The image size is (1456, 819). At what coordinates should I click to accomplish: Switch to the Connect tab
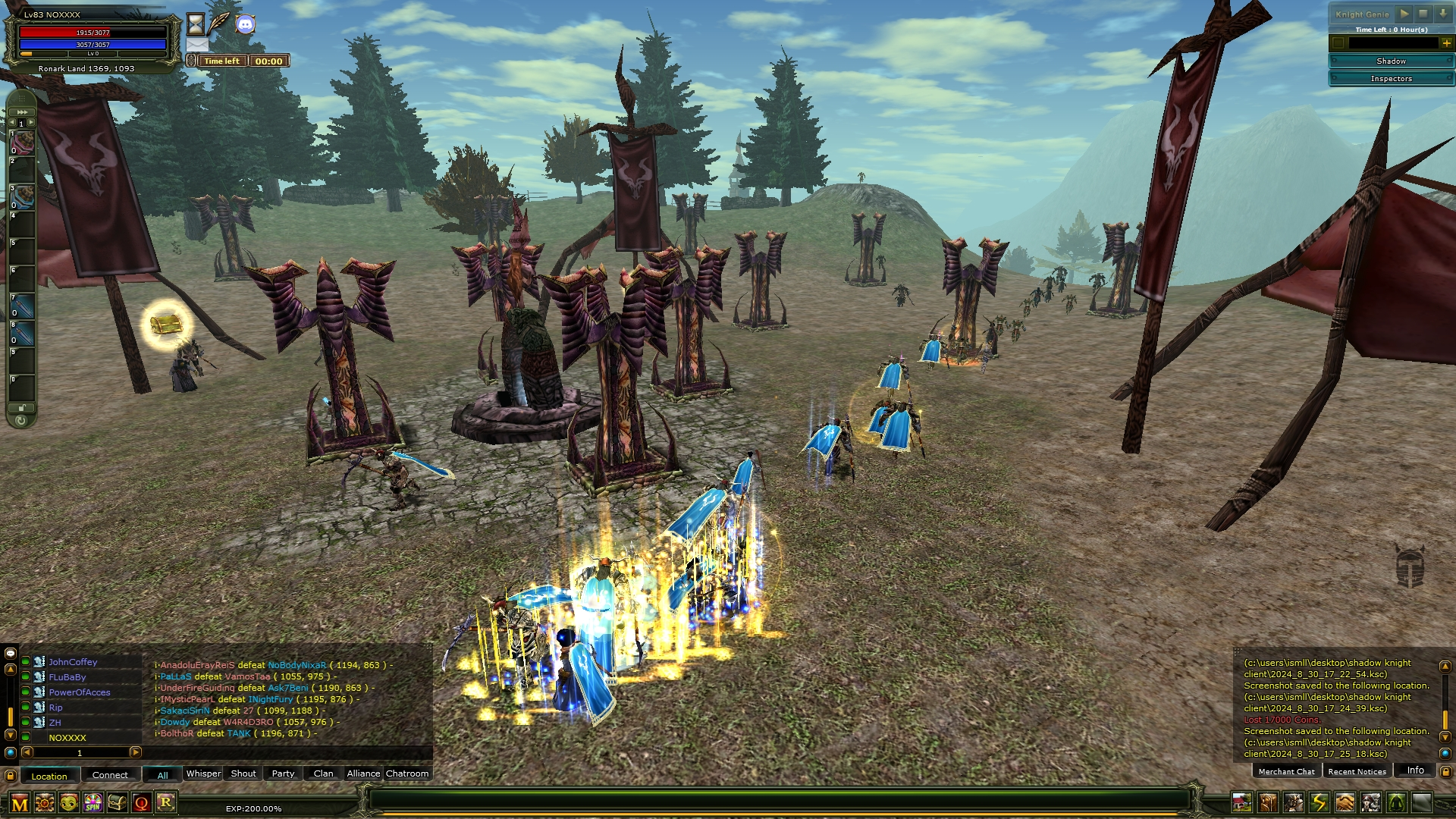[x=110, y=775]
